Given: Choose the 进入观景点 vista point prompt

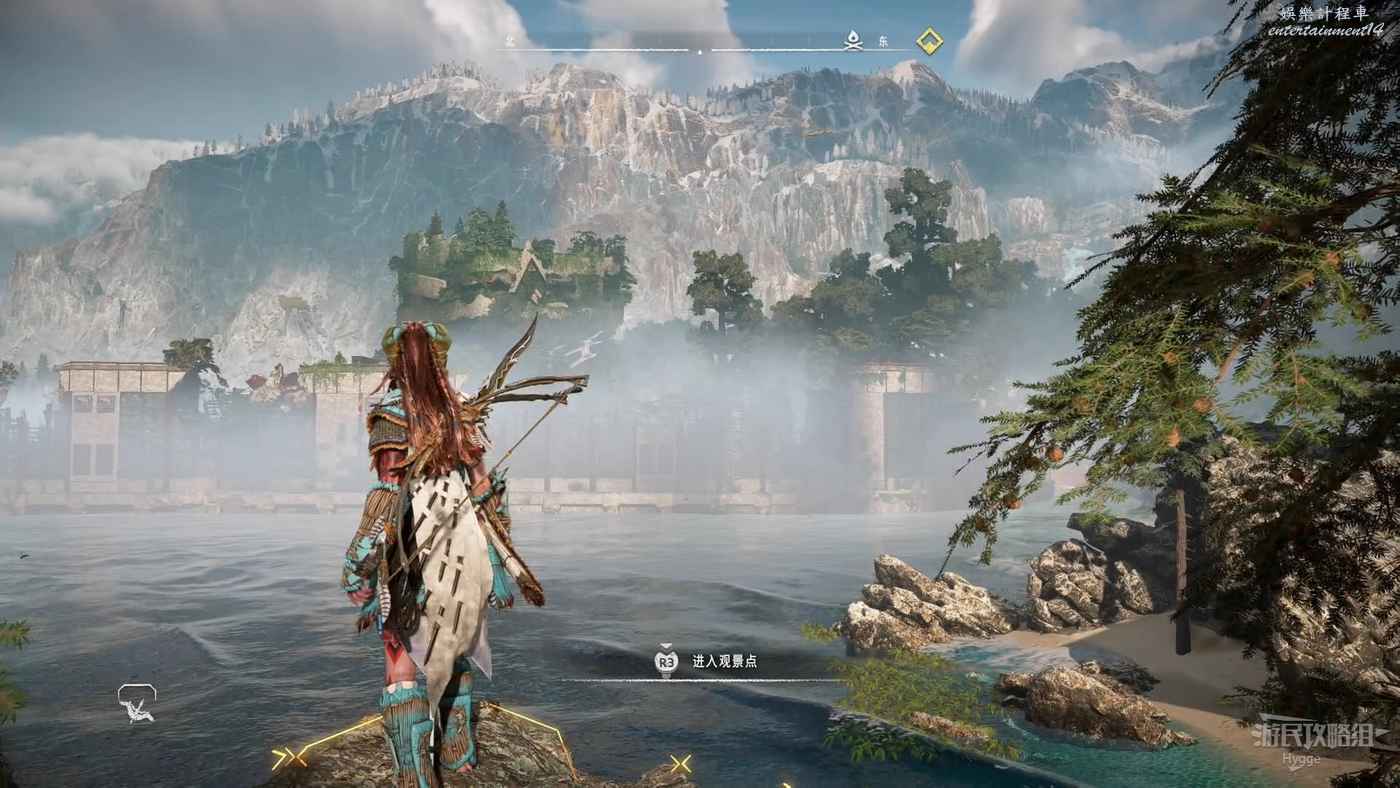Looking at the screenshot, I should pyautogui.click(x=724, y=661).
